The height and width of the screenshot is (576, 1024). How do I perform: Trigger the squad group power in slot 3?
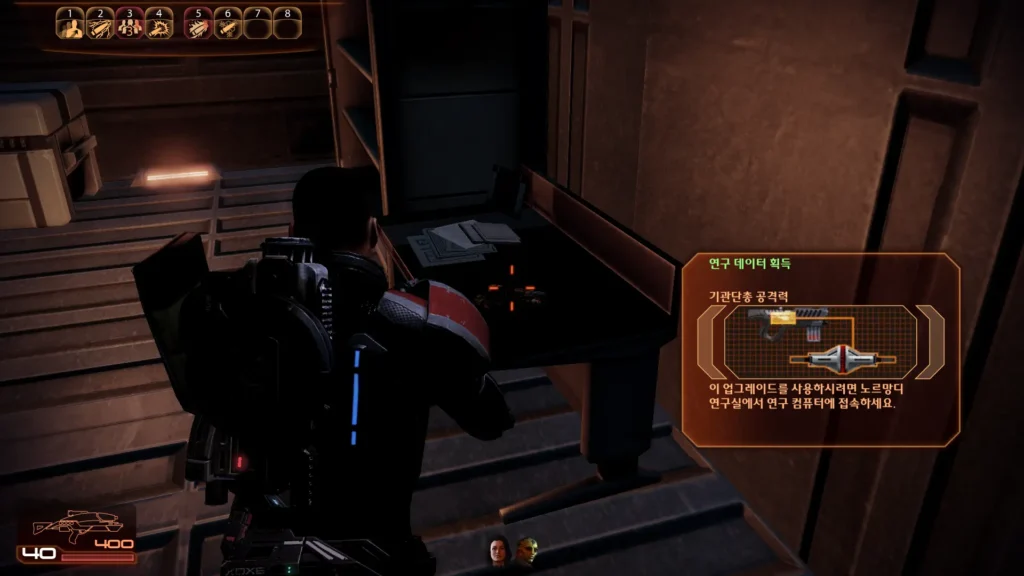tap(129, 27)
